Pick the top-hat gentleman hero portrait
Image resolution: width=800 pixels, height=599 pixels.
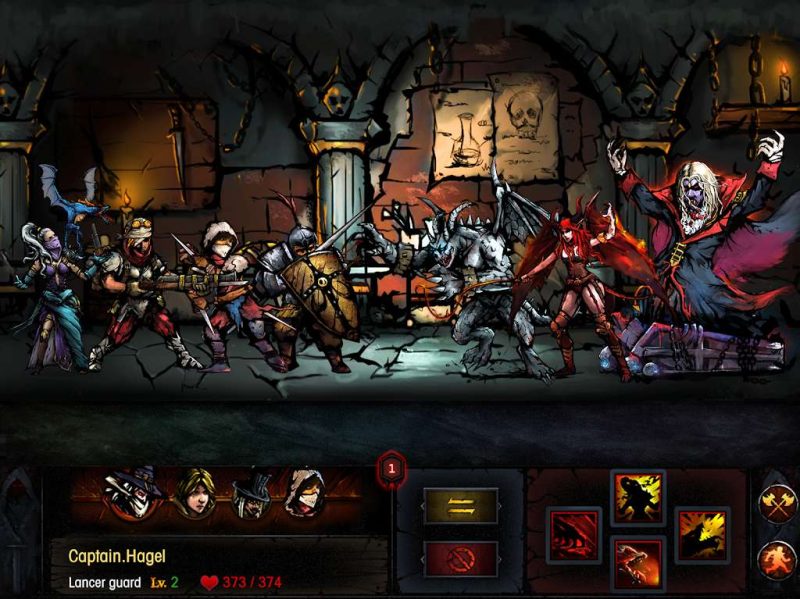tap(250, 495)
